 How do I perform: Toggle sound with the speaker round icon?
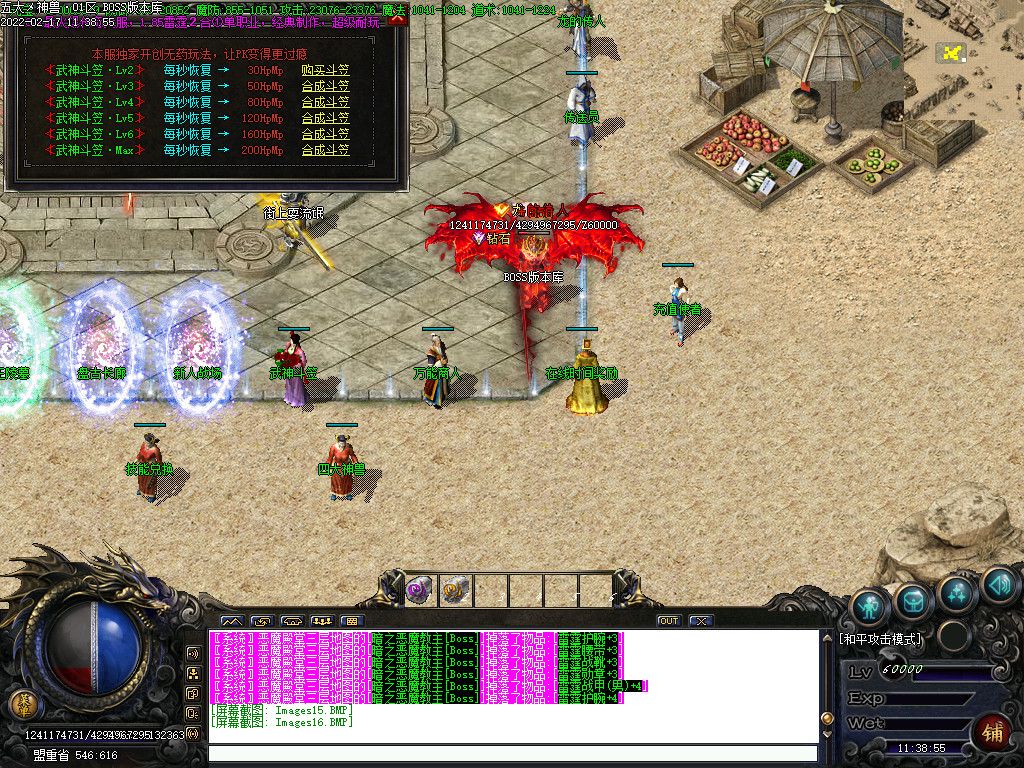[998, 585]
